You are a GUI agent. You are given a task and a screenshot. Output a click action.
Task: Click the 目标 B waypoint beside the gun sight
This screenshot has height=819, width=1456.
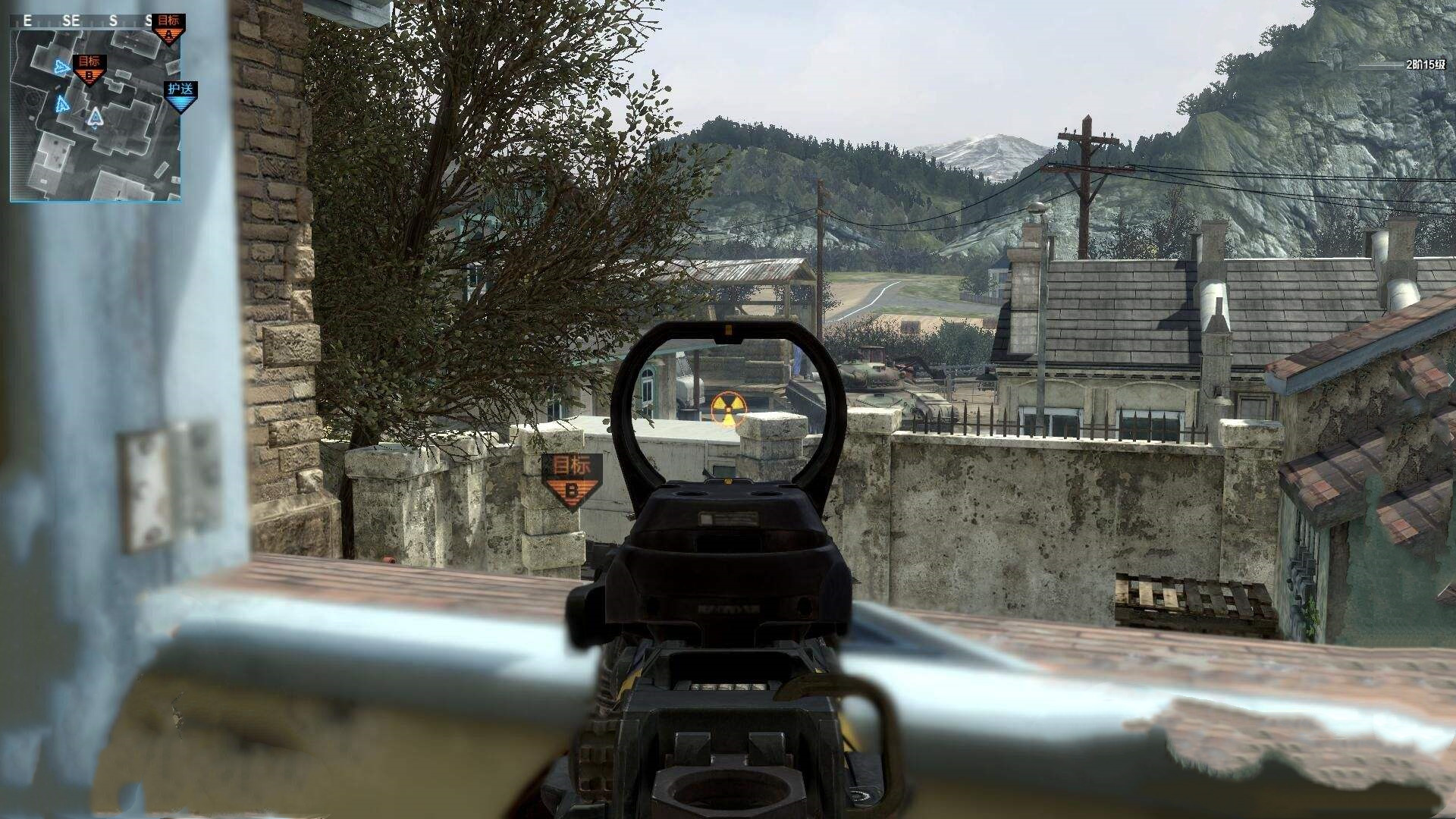(571, 481)
